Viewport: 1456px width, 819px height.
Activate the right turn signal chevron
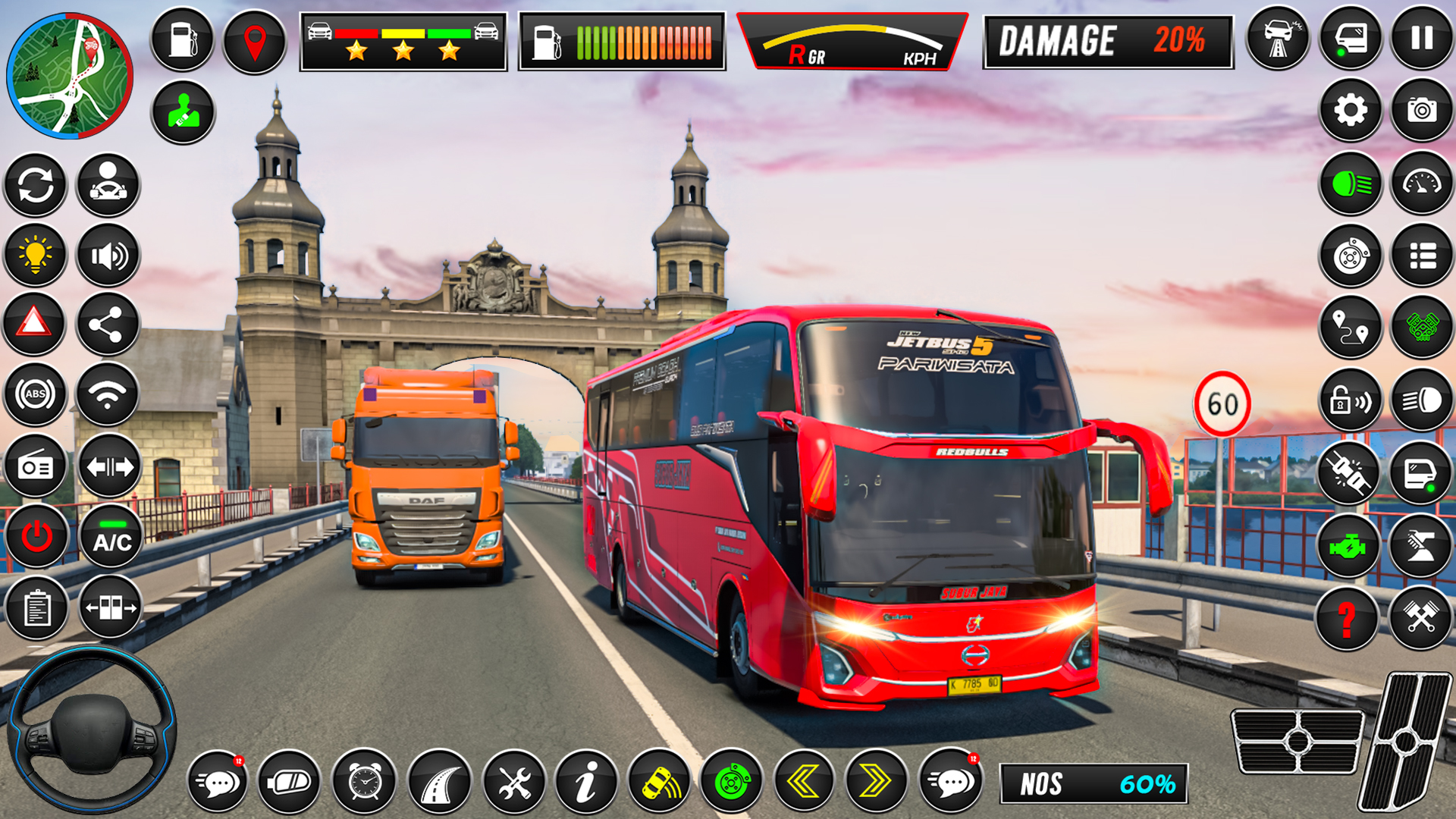point(876,781)
